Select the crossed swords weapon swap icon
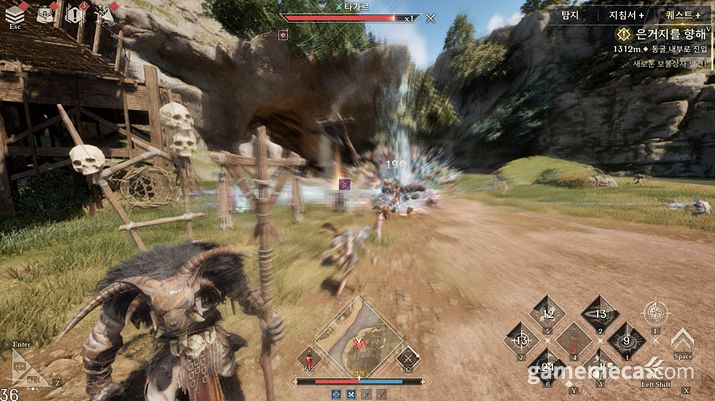 (407, 357)
